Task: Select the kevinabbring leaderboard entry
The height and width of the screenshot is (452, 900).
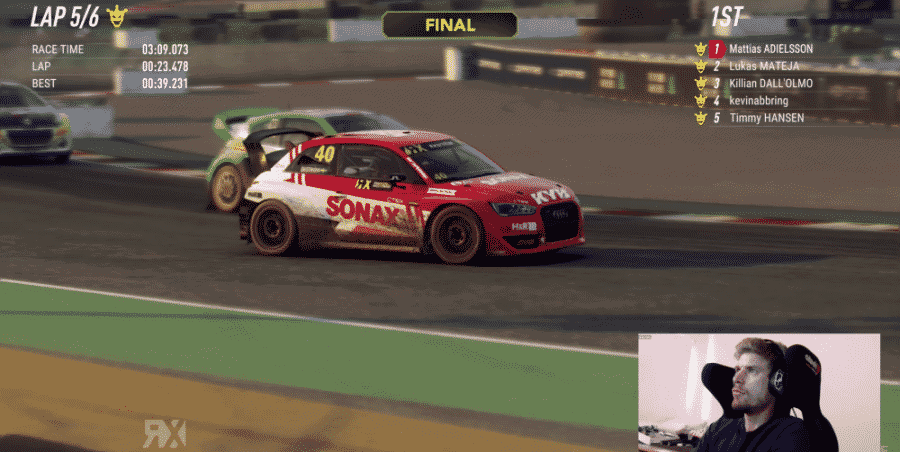Action: click(x=761, y=100)
